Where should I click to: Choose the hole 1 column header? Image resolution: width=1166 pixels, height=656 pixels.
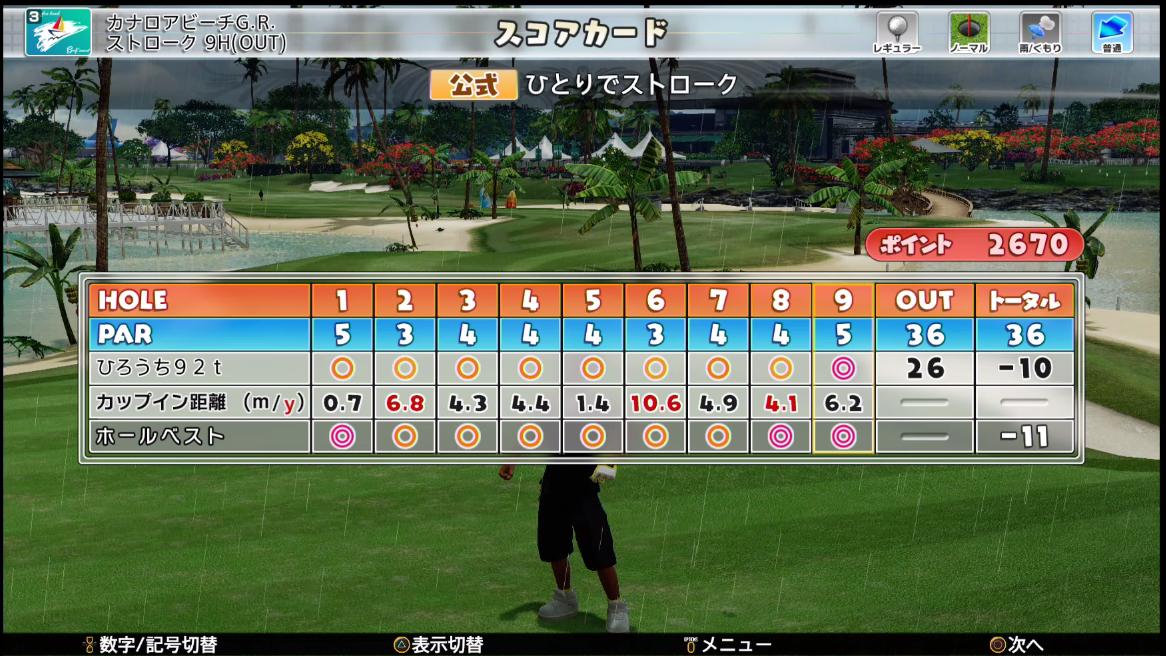[342, 300]
